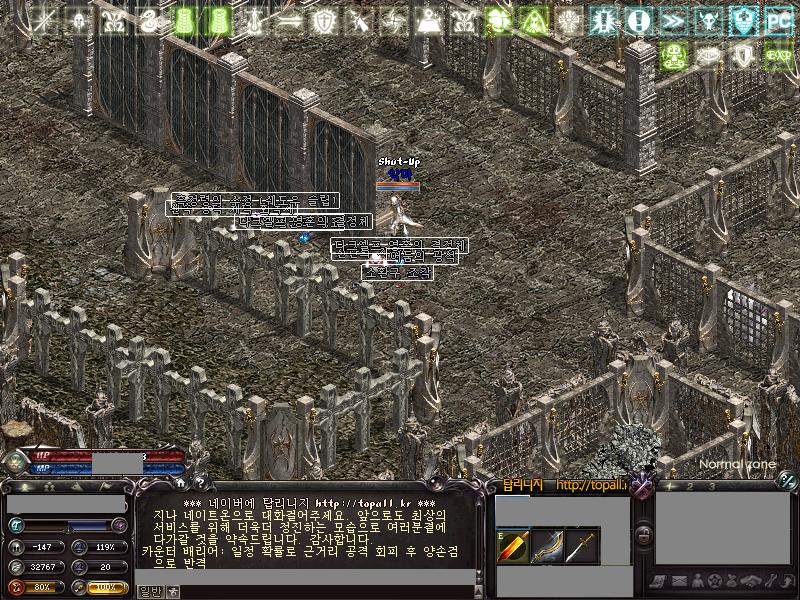Select the green triangle buff icon
Viewport: 800px width, 600px height.
tap(535, 20)
